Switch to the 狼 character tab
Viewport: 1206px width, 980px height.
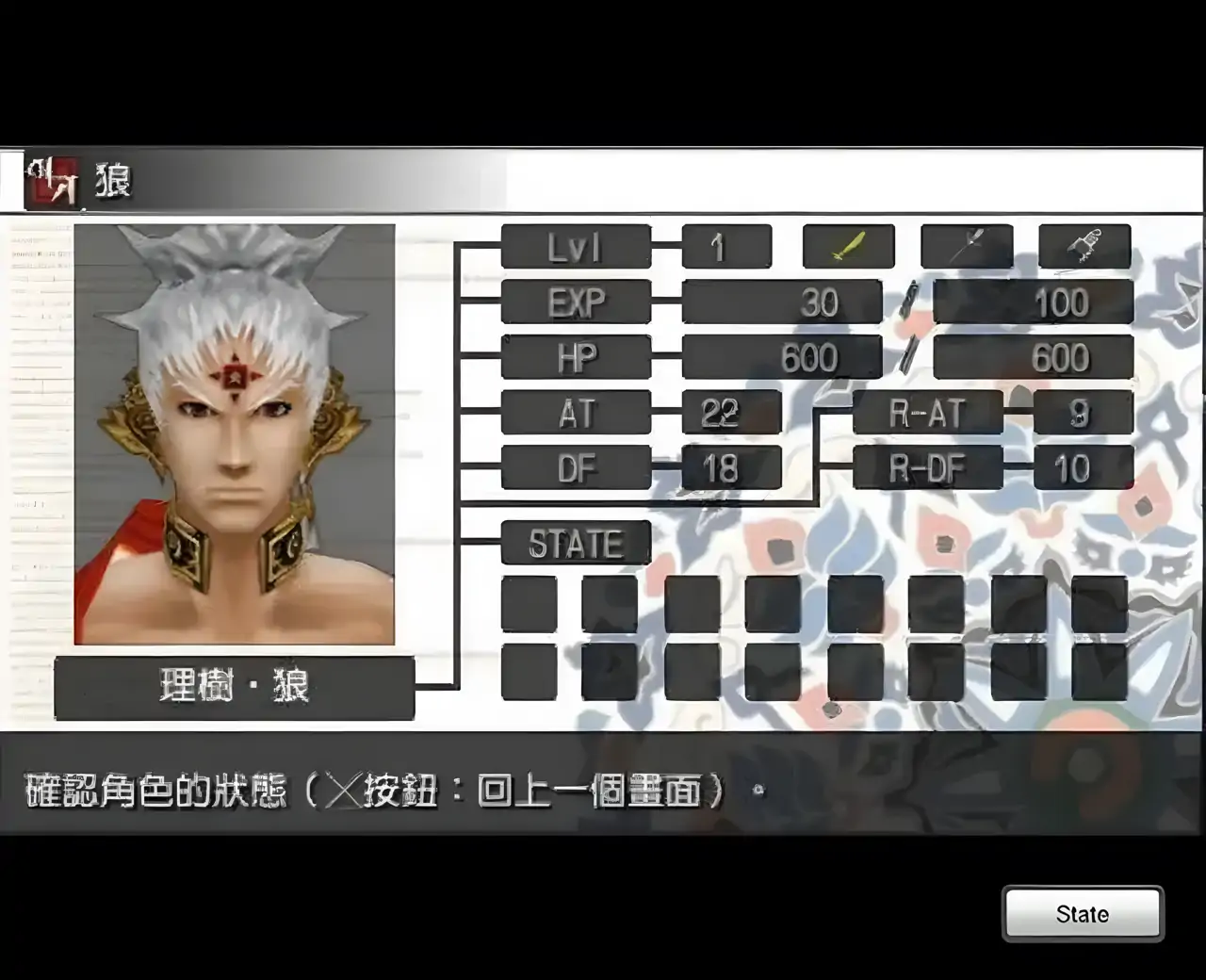(x=113, y=181)
